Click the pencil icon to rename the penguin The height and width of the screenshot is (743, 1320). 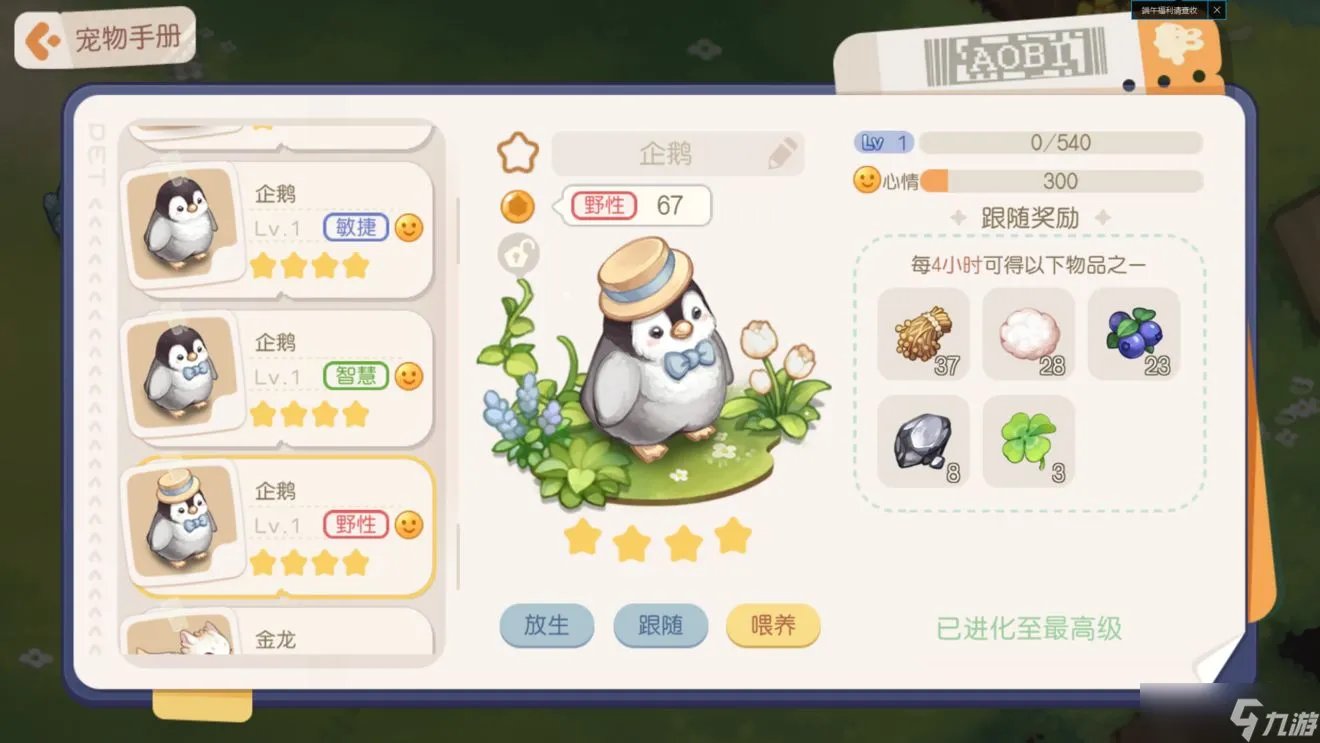pyautogui.click(x=781, y=151)
